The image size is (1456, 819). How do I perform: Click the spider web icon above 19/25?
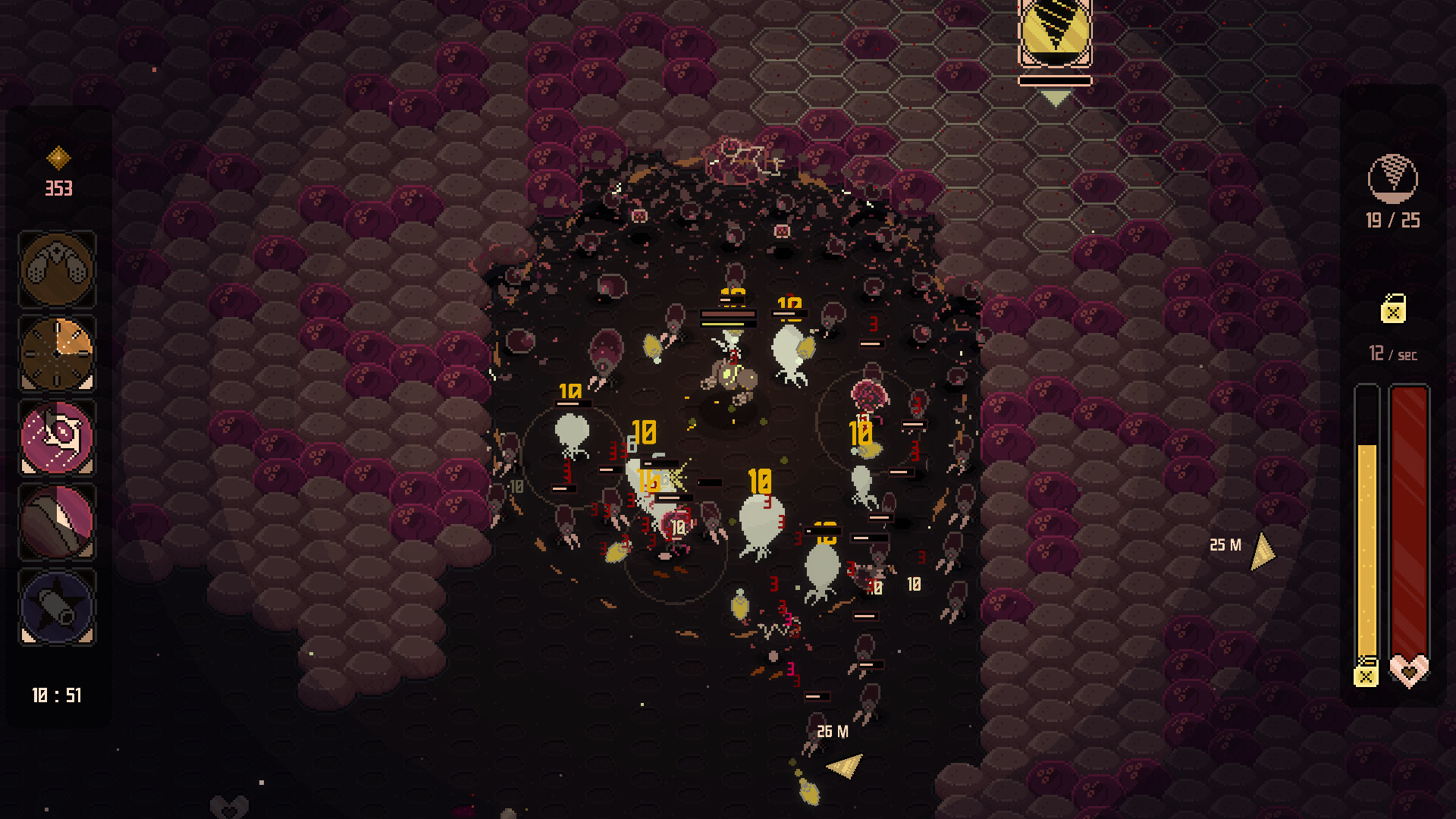1394,177
